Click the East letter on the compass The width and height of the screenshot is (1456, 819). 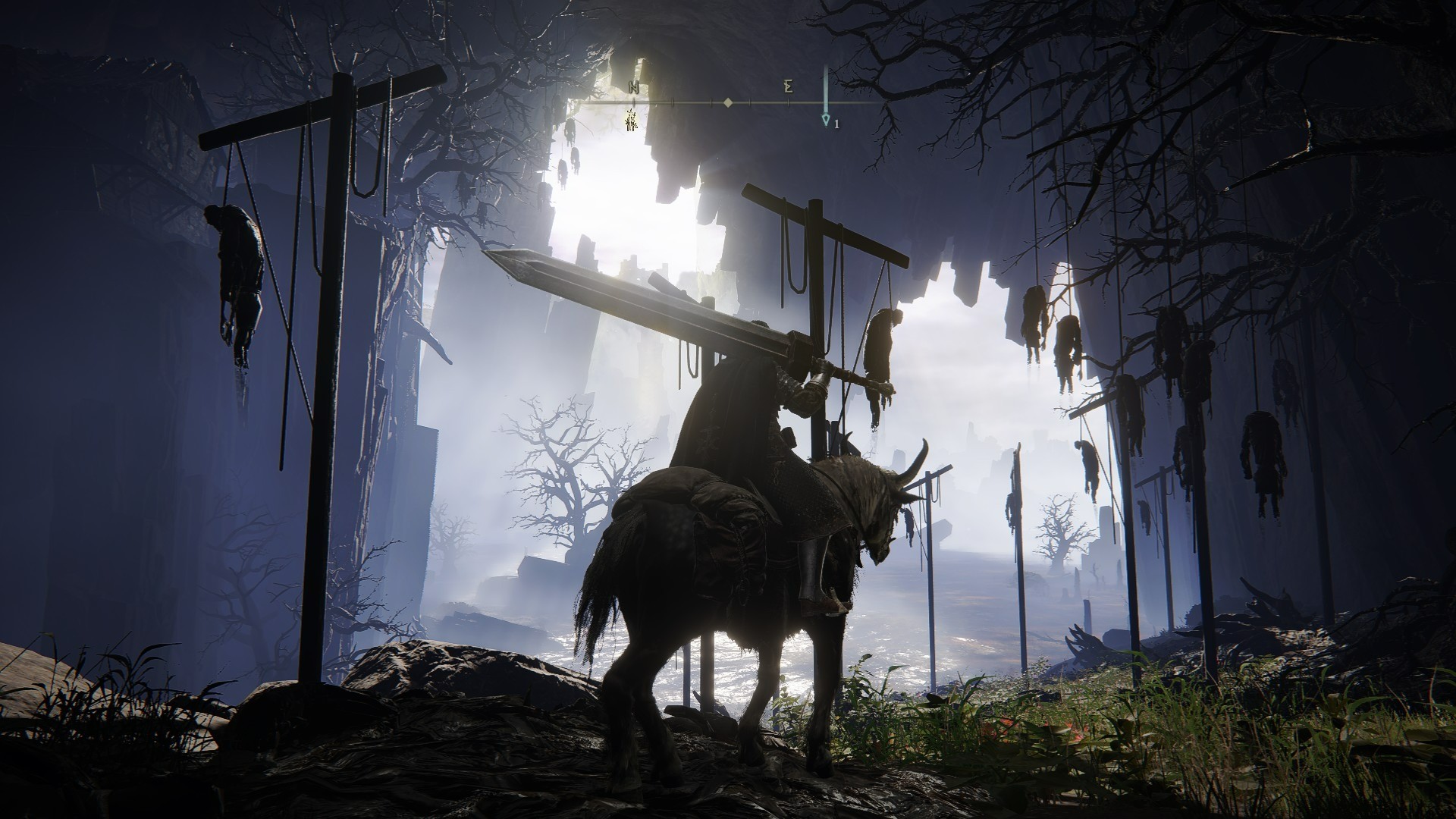(x=789, y=87)
